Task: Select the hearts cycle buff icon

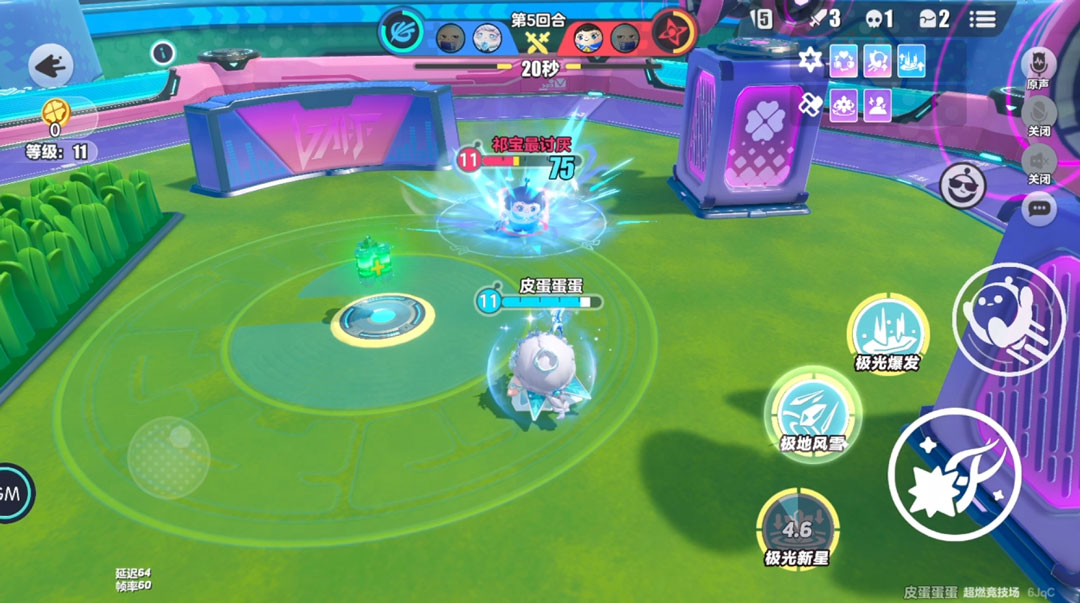Action: pos(844,61)
